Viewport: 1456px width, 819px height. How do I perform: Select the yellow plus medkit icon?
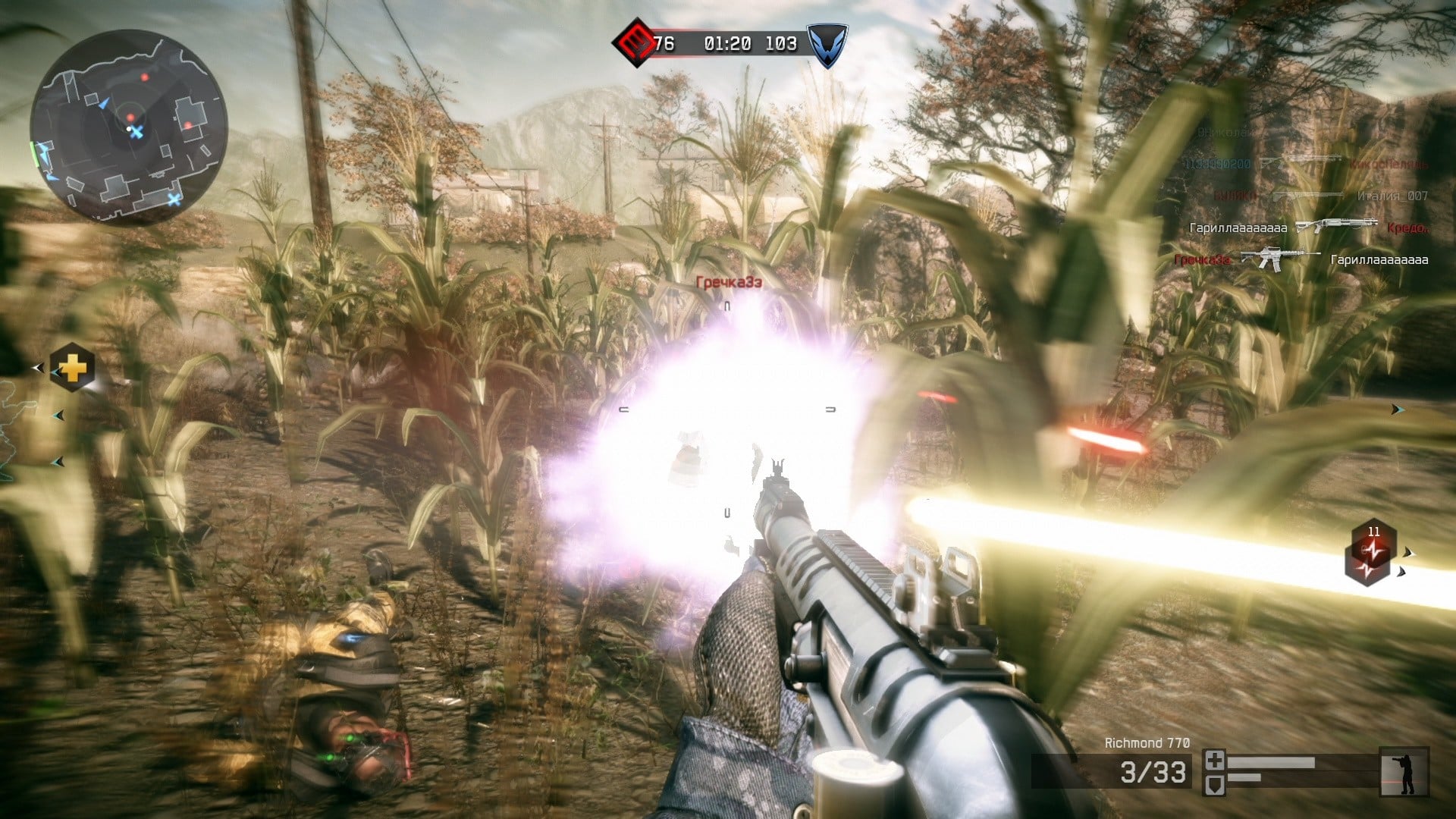point(73,369)
